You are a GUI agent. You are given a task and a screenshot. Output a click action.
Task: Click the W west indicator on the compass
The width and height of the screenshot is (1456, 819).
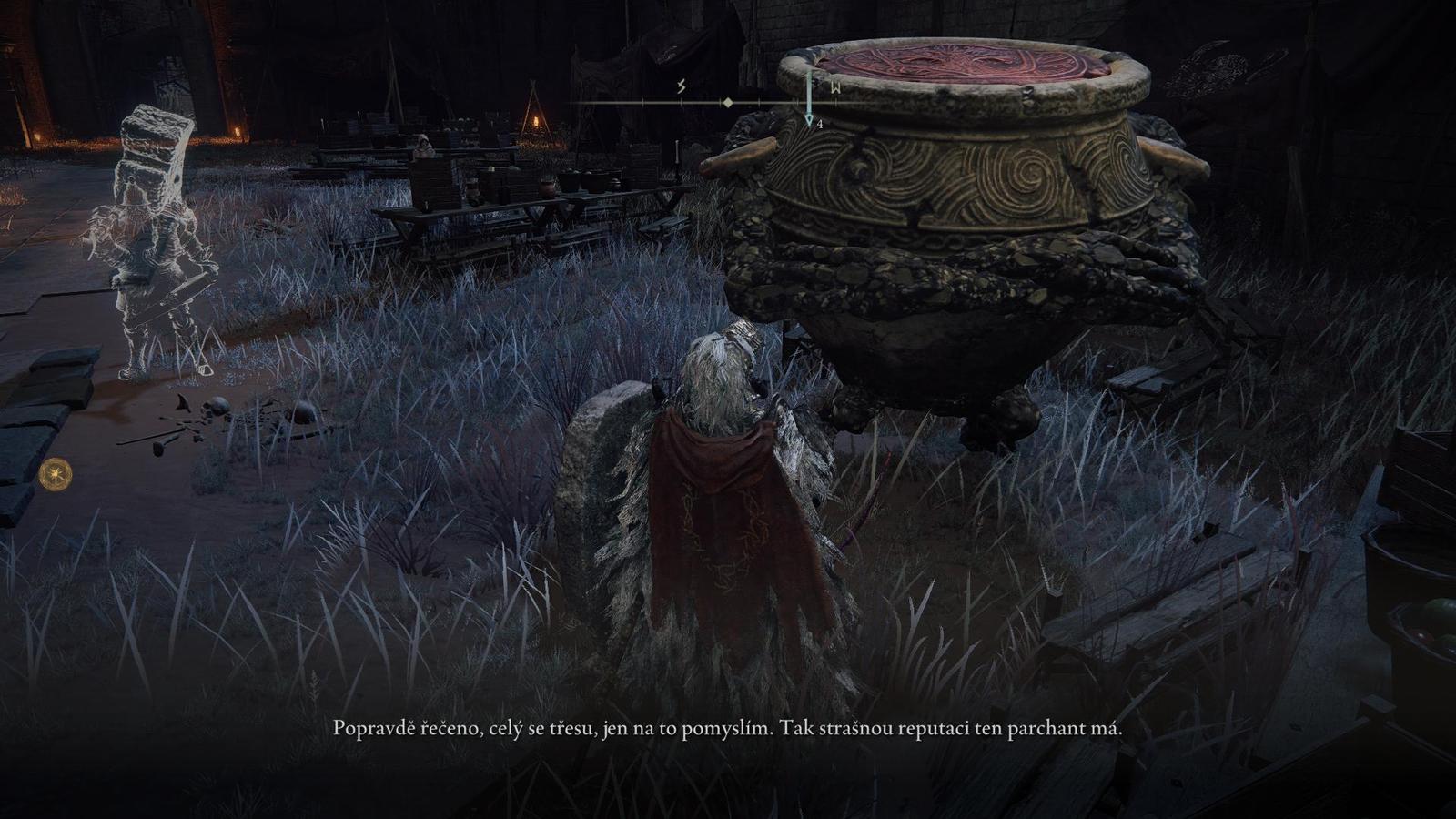click(834, 87)
